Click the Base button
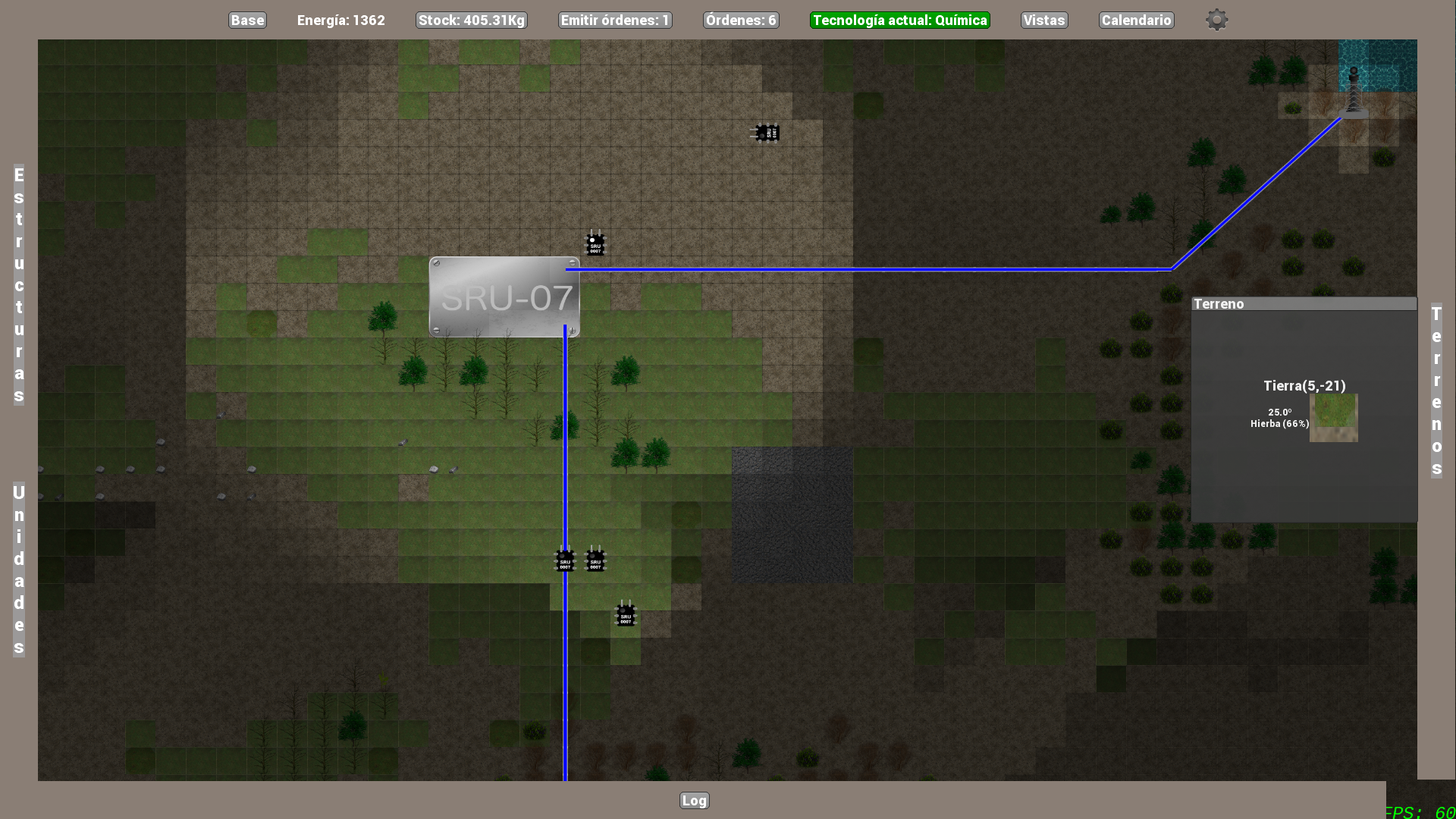The width and height of the screenshot is (1456, 819). coord(247,20)
